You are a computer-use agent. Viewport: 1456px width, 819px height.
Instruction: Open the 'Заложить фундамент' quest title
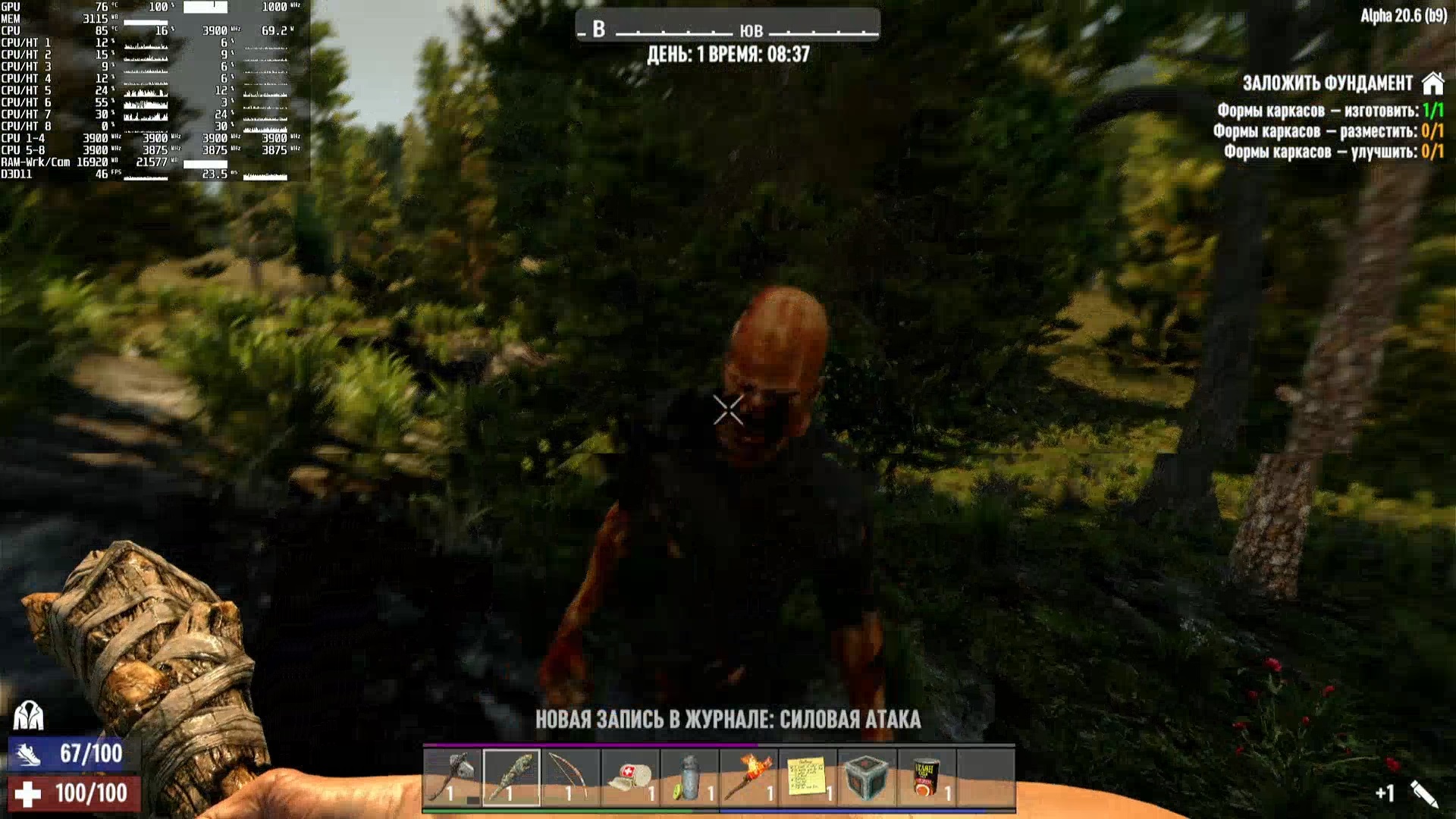(x=1327, y=83)
